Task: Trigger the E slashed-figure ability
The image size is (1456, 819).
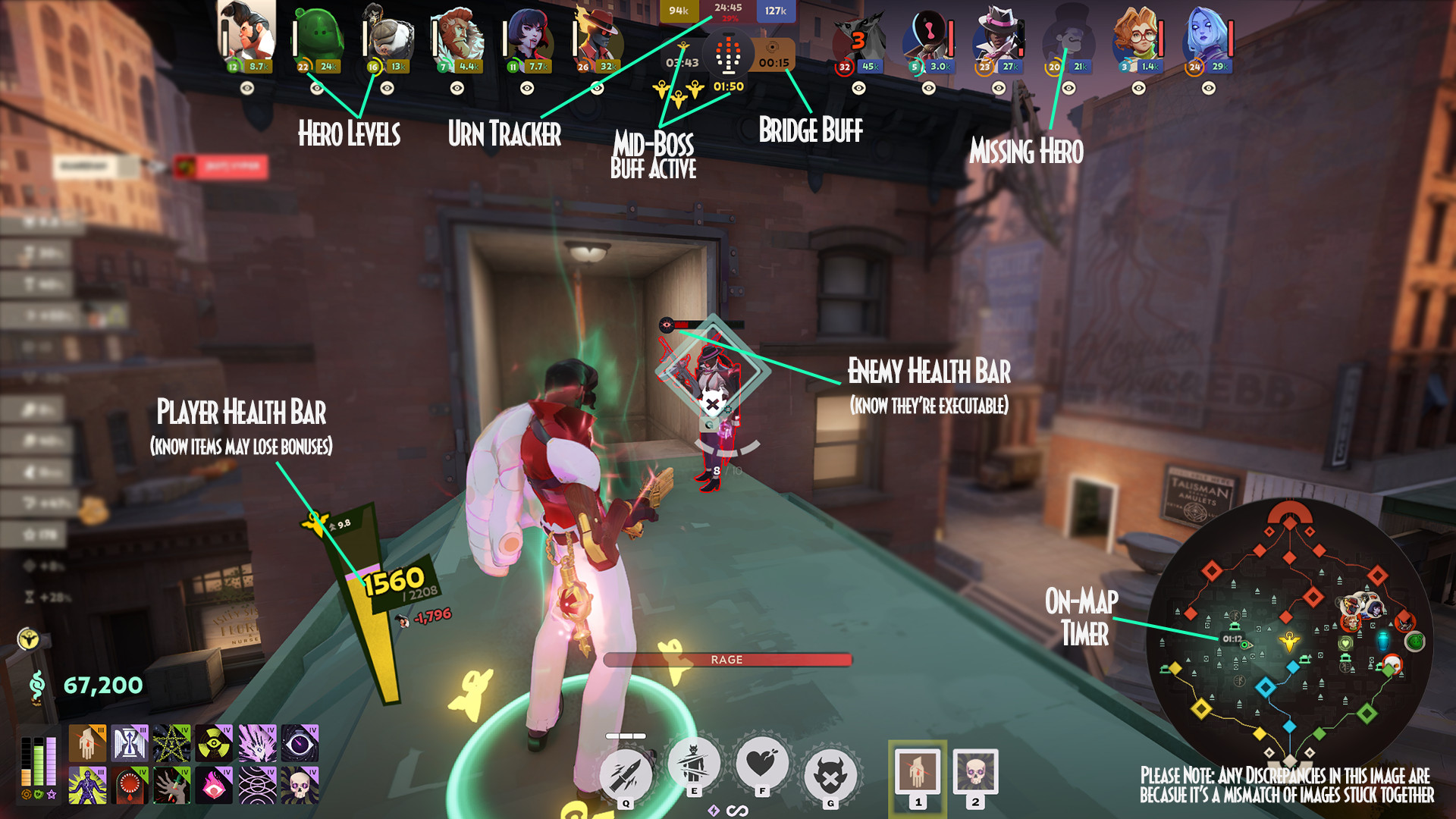Action: pyautogui.click(x=694, y=764)
